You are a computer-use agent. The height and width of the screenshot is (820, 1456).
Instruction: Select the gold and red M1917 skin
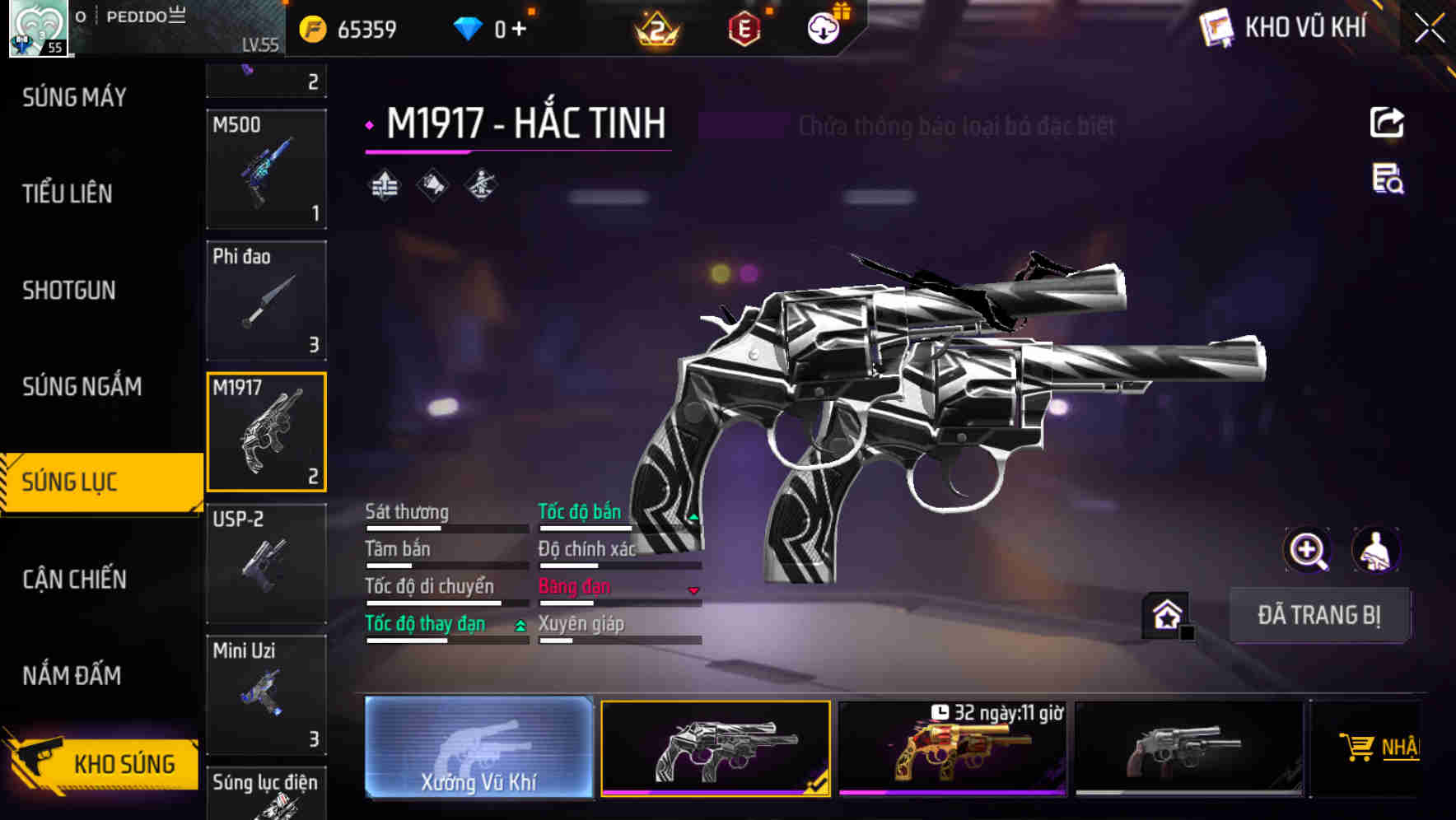pyautogui.click(x=952, y=749)
